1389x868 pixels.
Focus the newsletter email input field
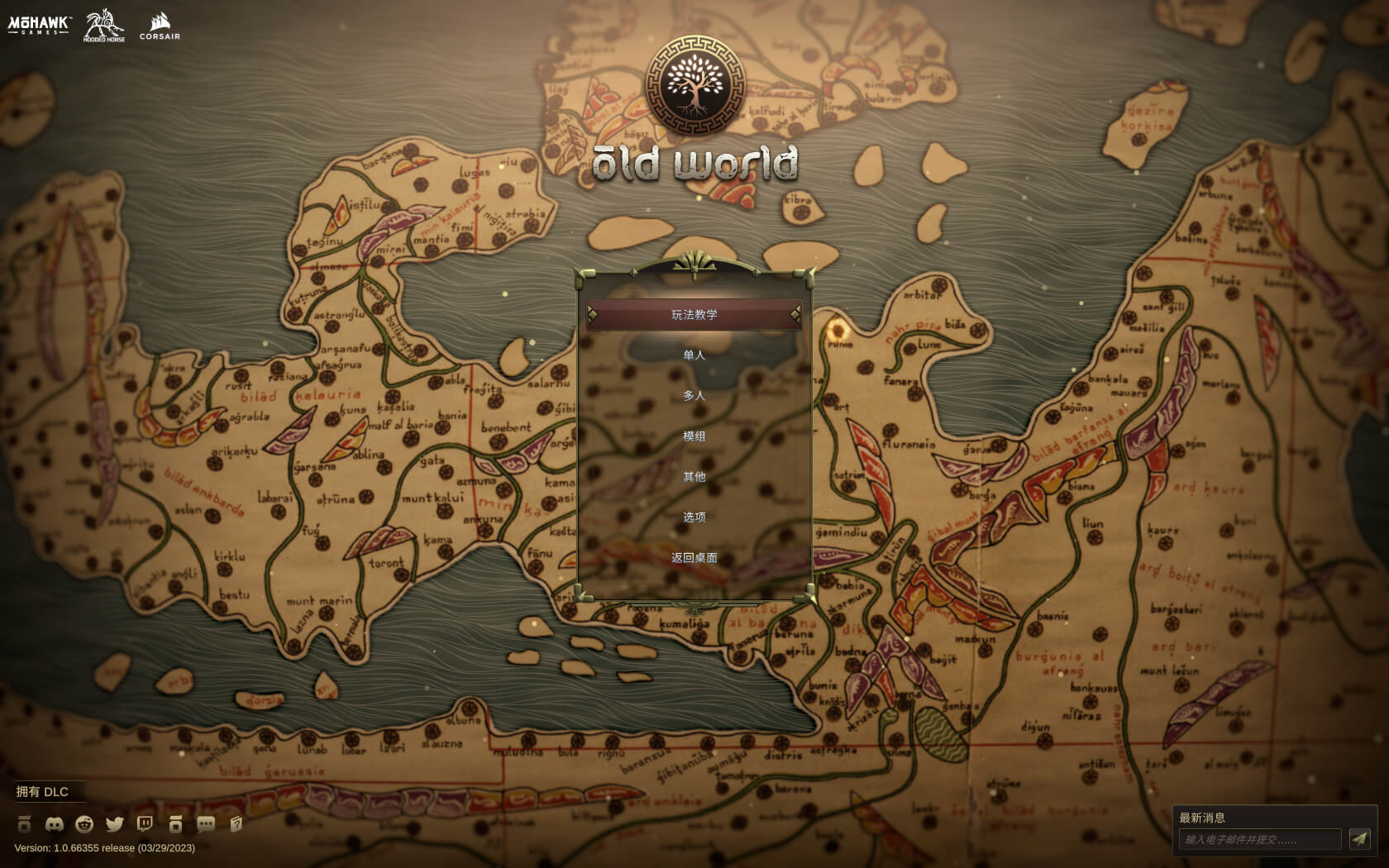1259,840
